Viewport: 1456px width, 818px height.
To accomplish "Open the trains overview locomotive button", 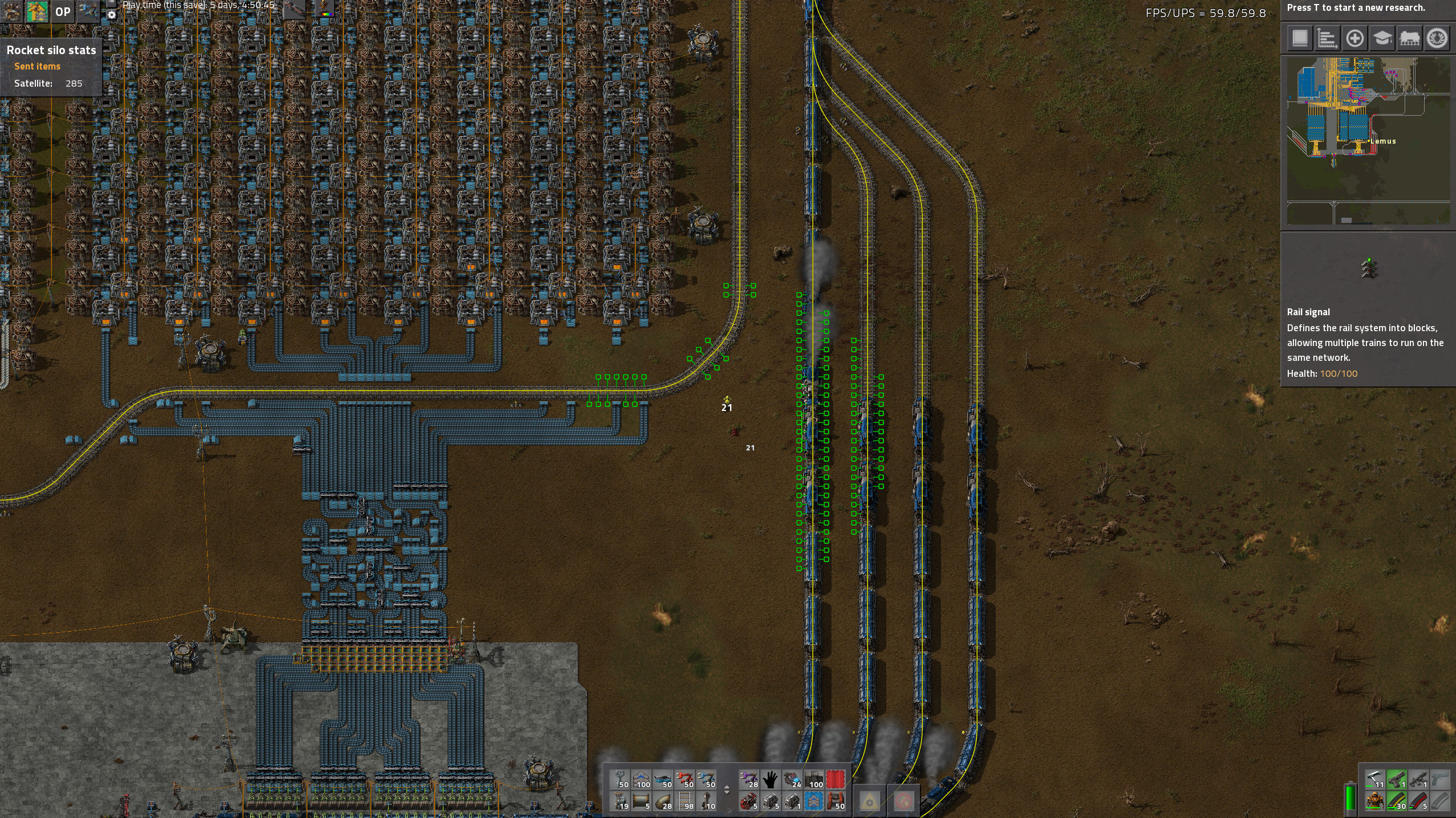I will pyautogui.click(x=1409, y=39).
